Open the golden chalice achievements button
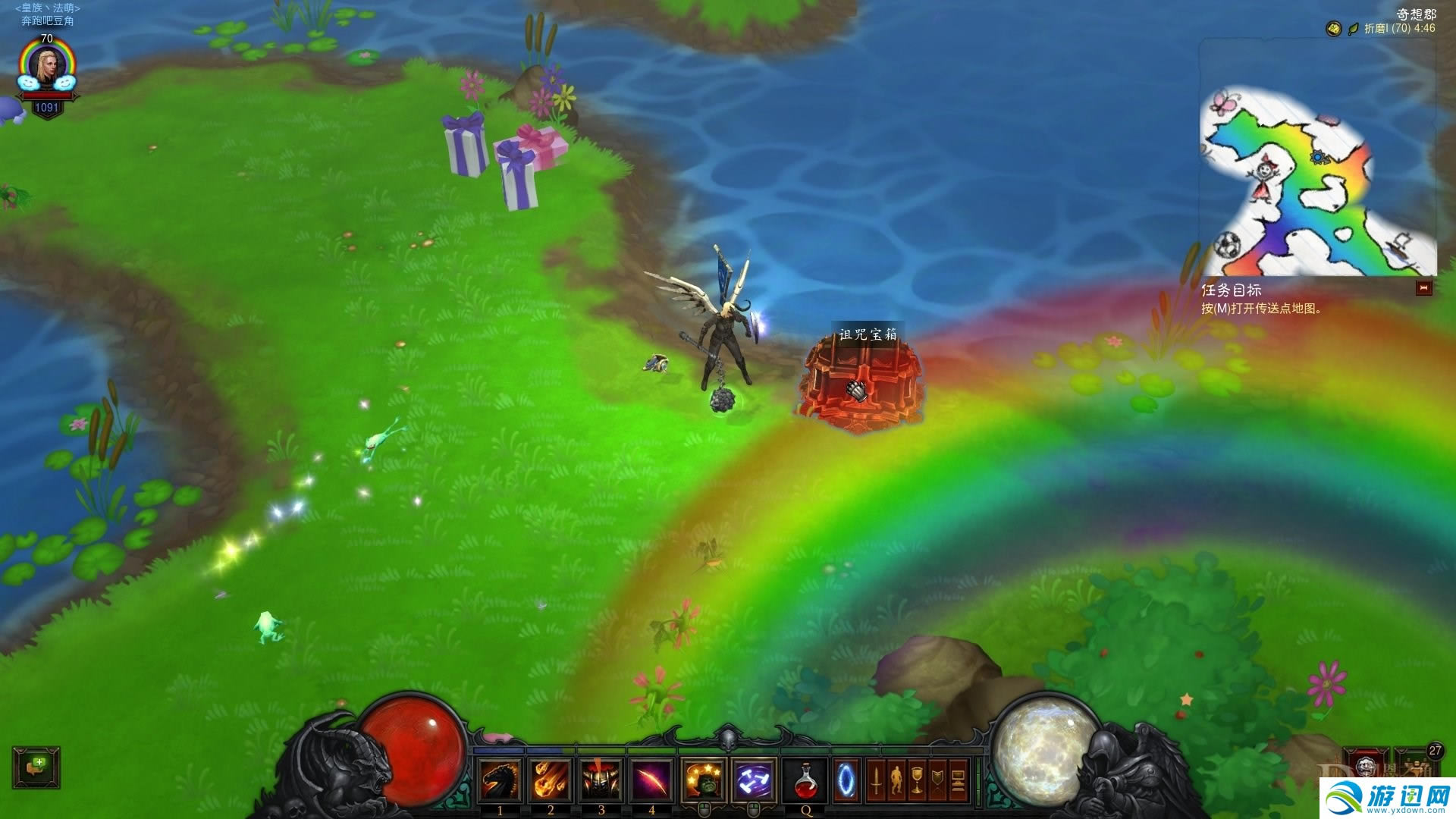 pyautogui.click(x=917, y=780)
